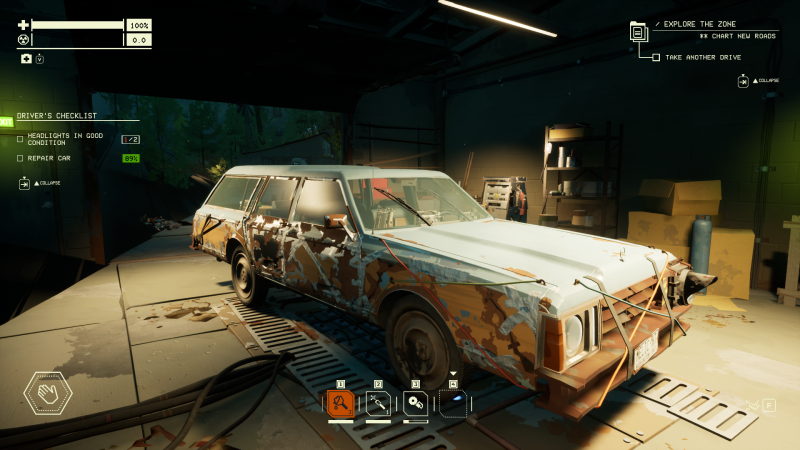Open the Explore the Zone objective folder icon
The height and width of the screenshot is (450, 800).
point(638,32)
